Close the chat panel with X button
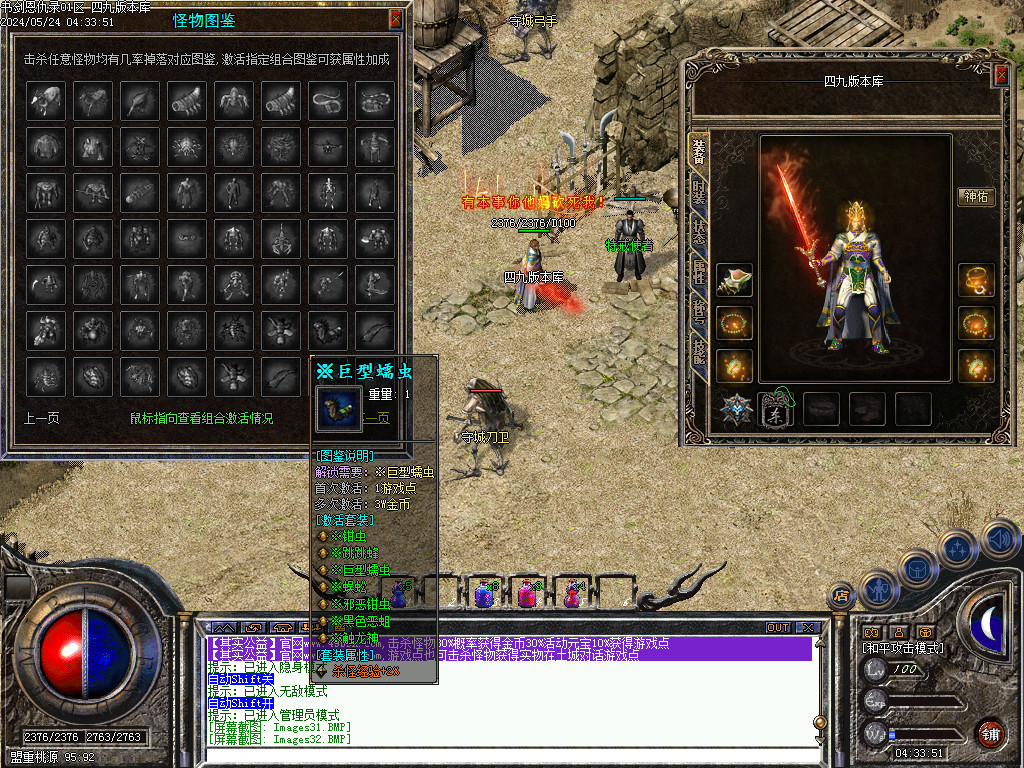The height and width of the screenshot is (768, 1024). click(x=807, y=627)
